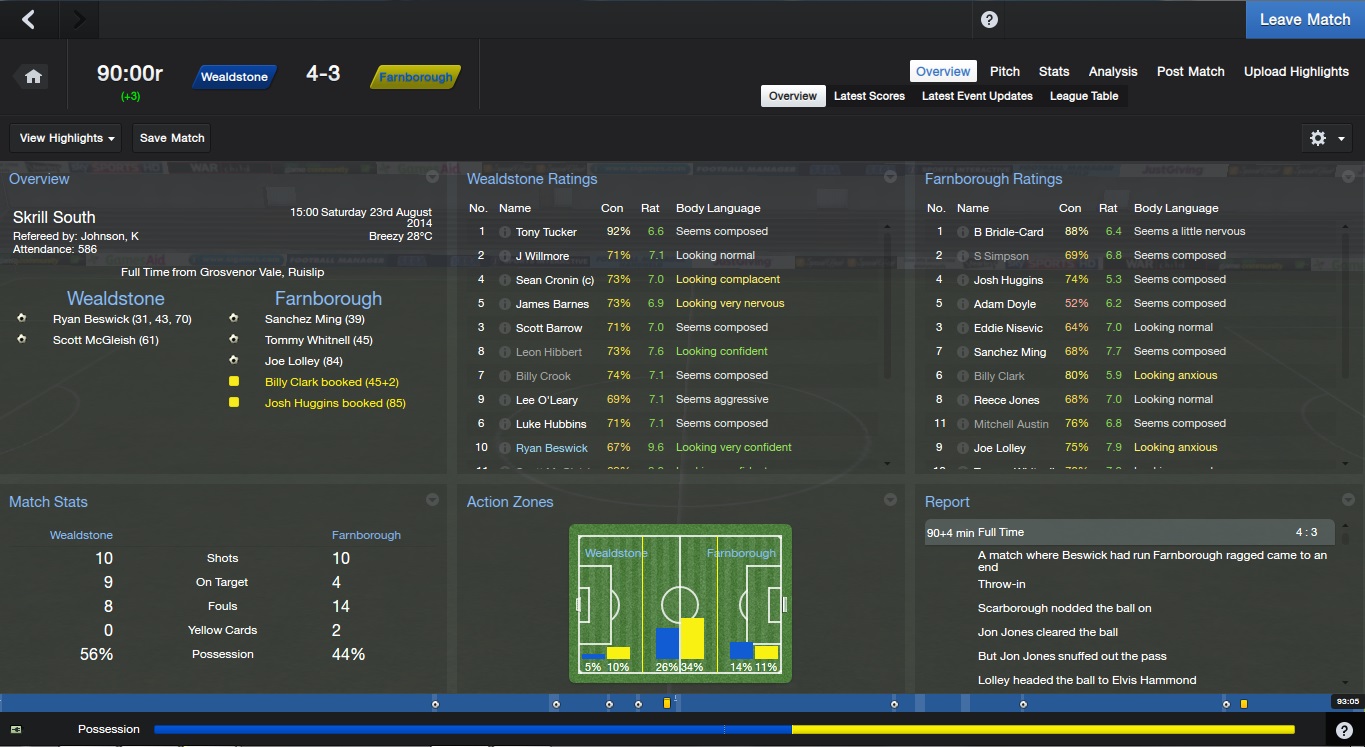Open Latest Event Updates sub-tab
This screenshot has height=747, width=1365.
(x=977, y=96)
